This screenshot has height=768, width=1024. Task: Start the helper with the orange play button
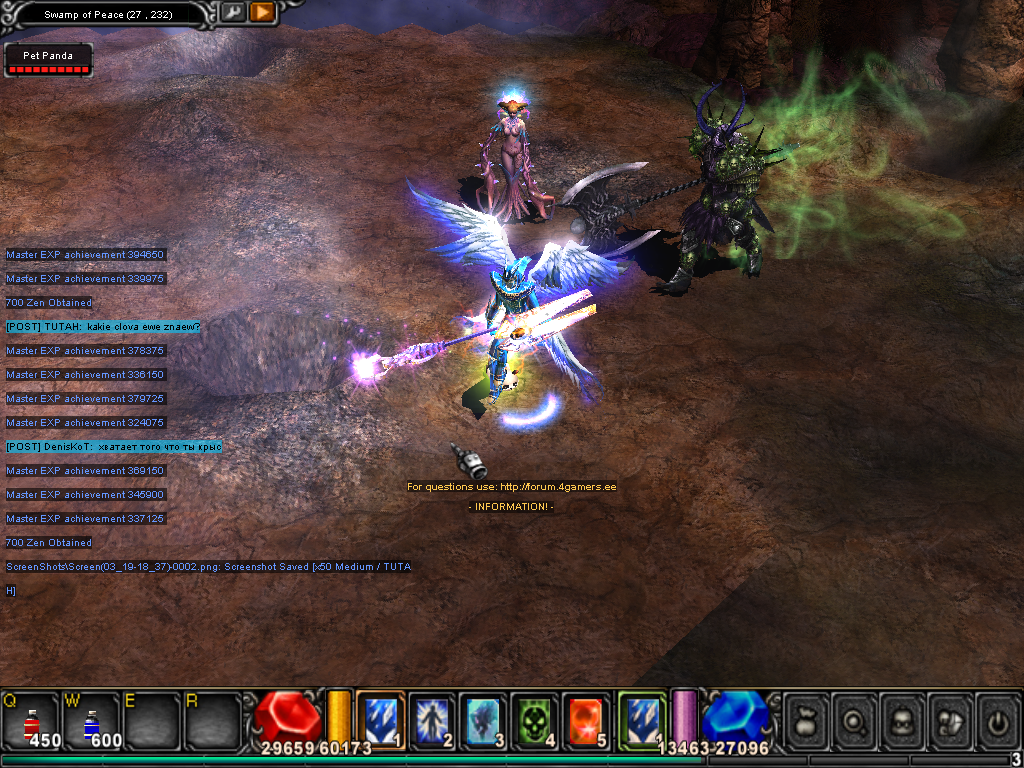pyautogui.click(x=262, y=12)
